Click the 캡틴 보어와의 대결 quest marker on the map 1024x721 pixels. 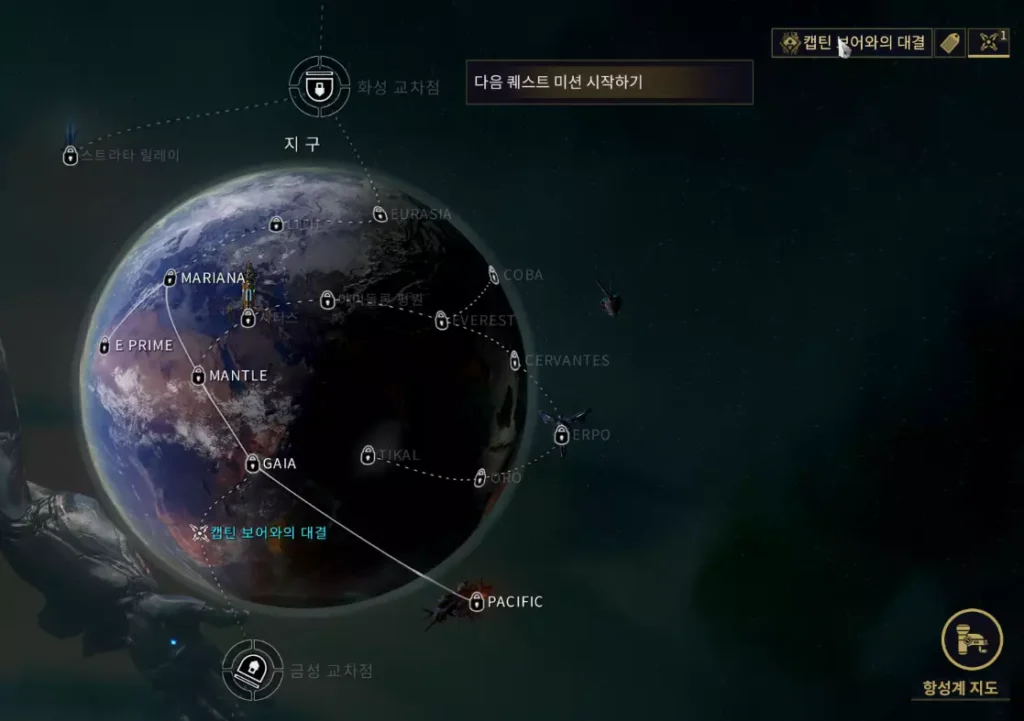click(x=200, y=533)
